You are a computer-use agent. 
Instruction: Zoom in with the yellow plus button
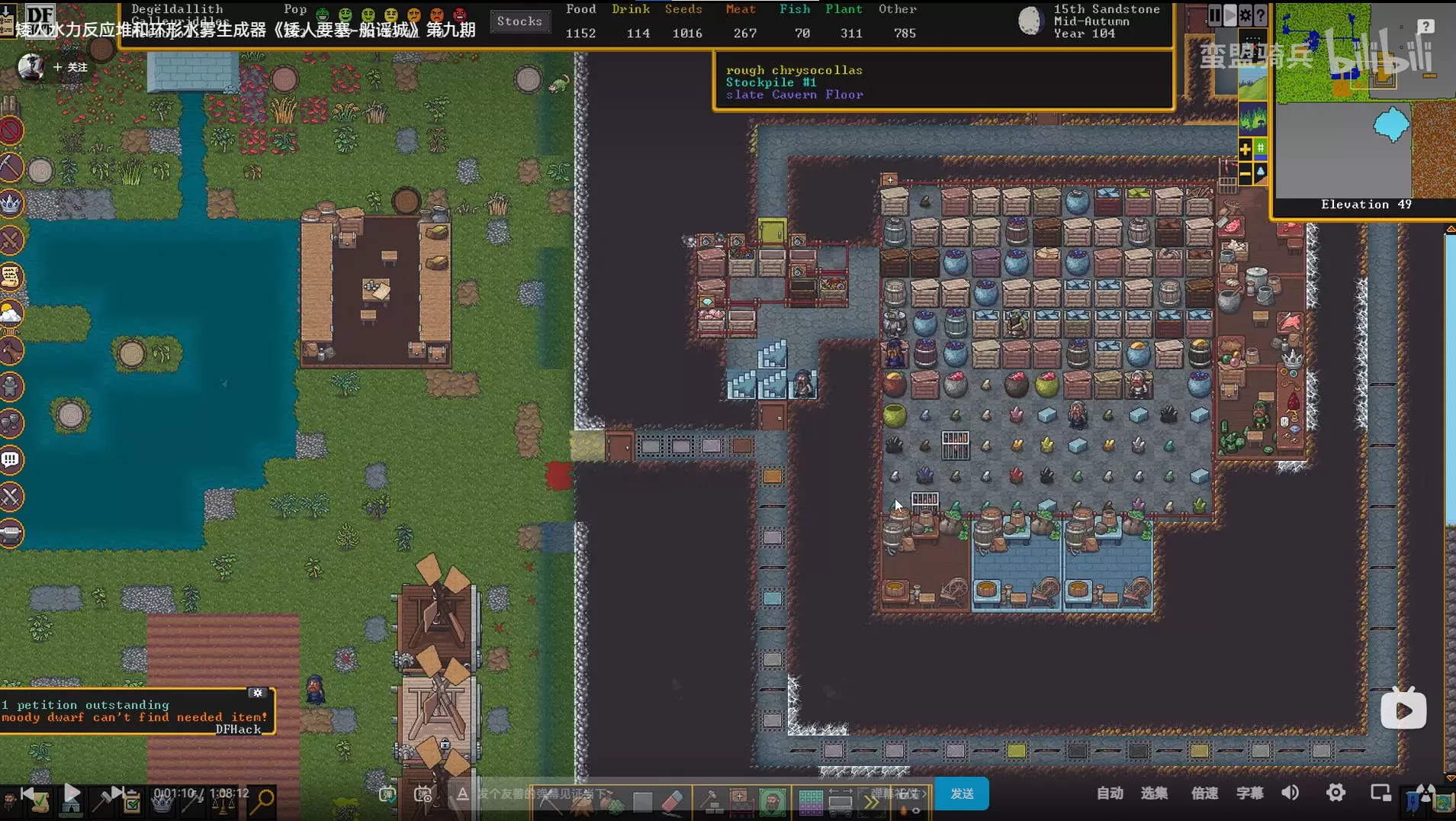[x=1245, y=149]
